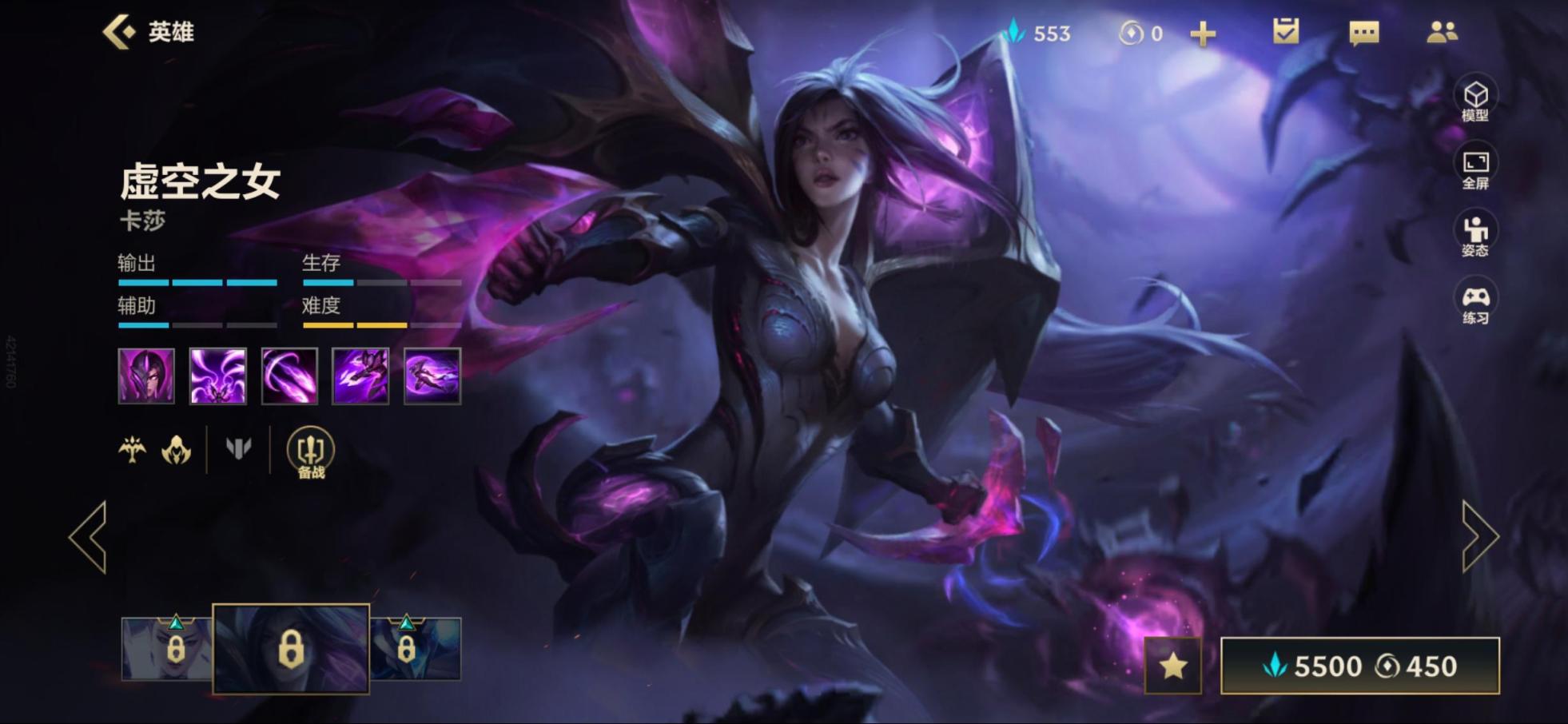Viewport: 1568px width, 724px height.
Task: Select the white-haired locked skin thumbnail
Action: pos(167,648)
